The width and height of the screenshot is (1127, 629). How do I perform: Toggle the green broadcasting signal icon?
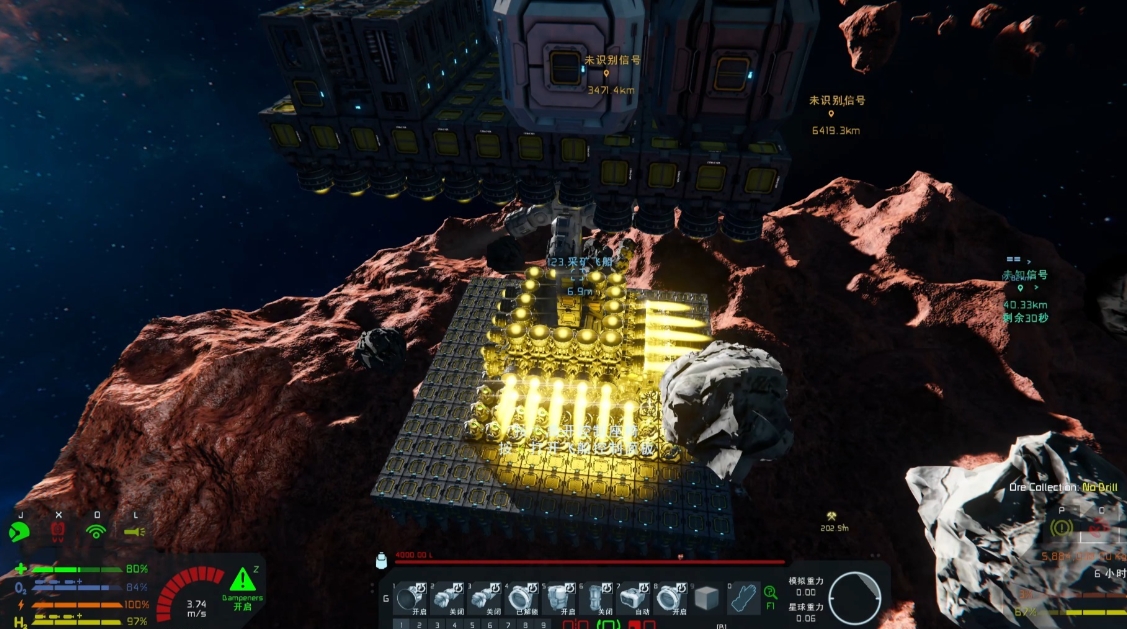96,531
